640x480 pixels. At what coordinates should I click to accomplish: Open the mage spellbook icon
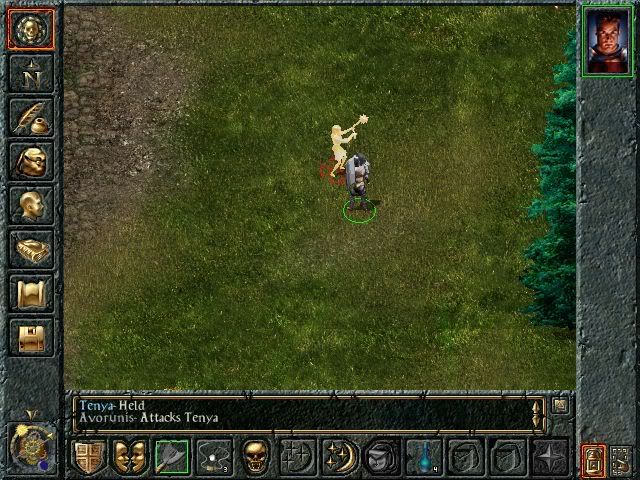tap(30, 249)
